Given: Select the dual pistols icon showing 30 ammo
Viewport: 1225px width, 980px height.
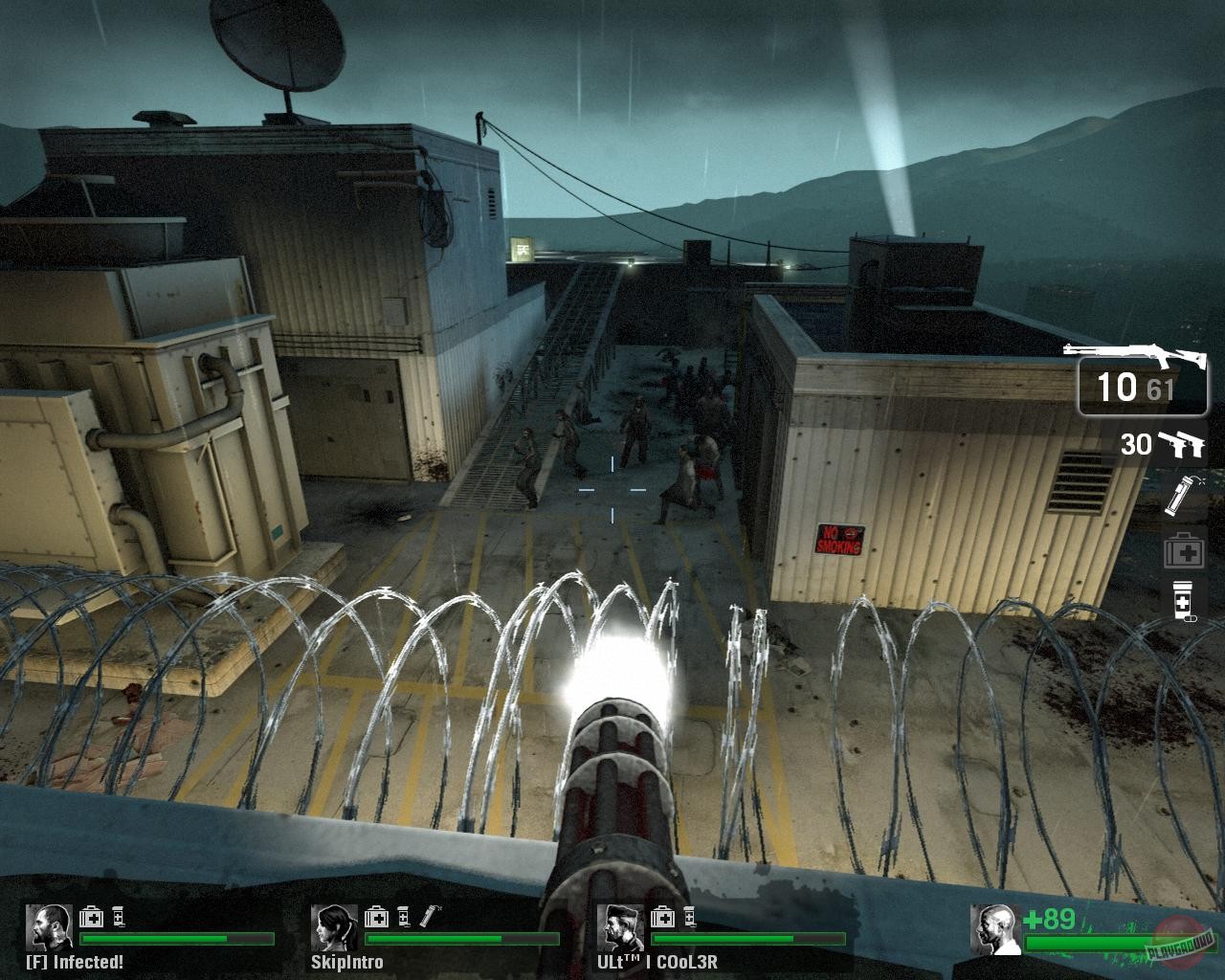Looking at the screenshot, I should (1185, 443).
